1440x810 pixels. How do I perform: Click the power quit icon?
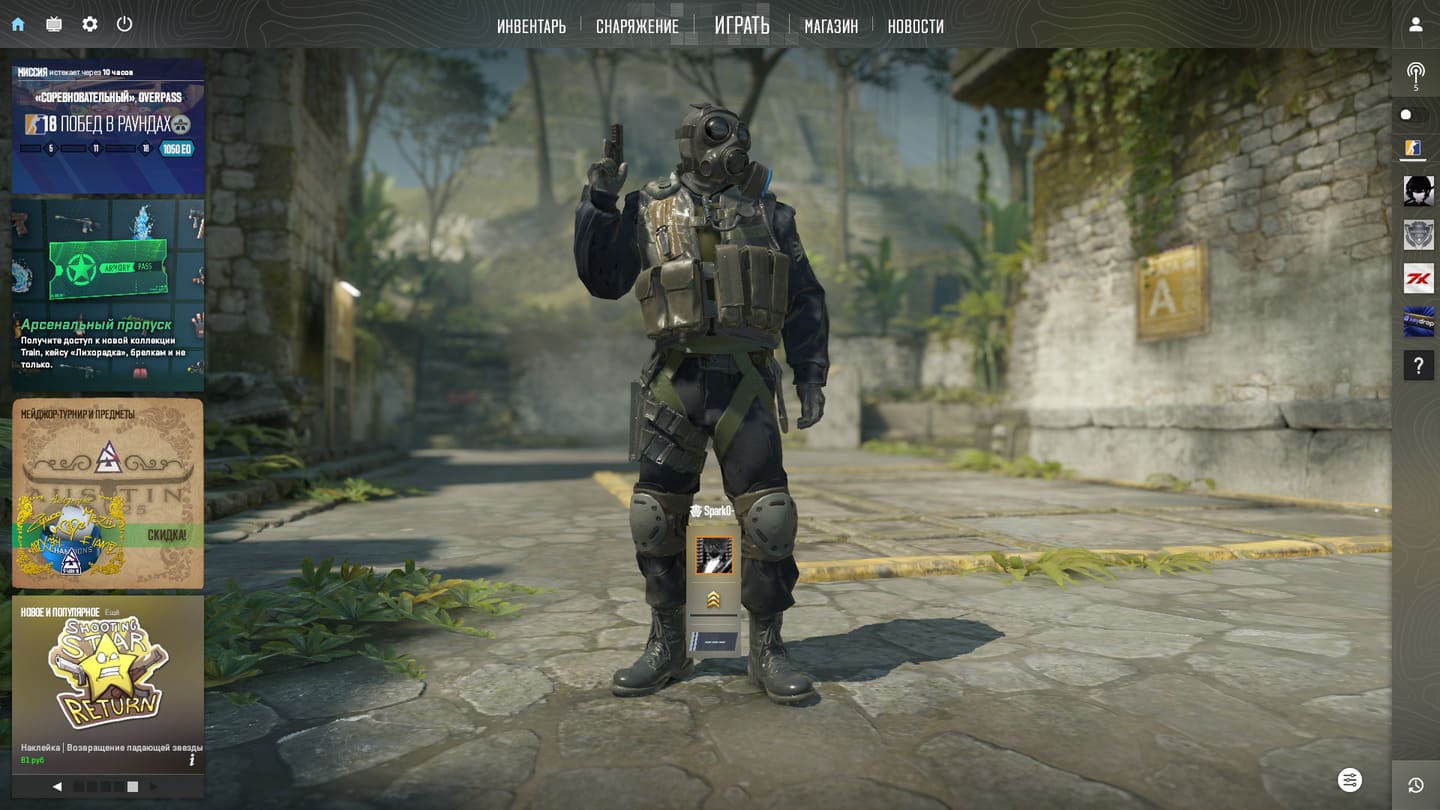(124, 24)
